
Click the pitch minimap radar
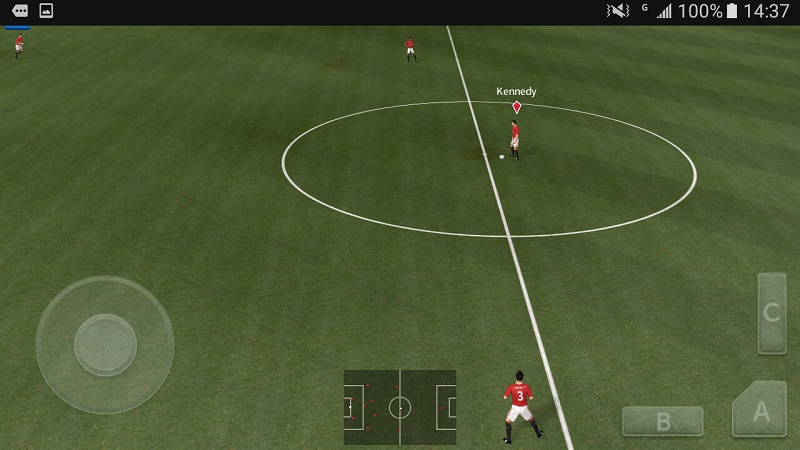coord(400,407)
